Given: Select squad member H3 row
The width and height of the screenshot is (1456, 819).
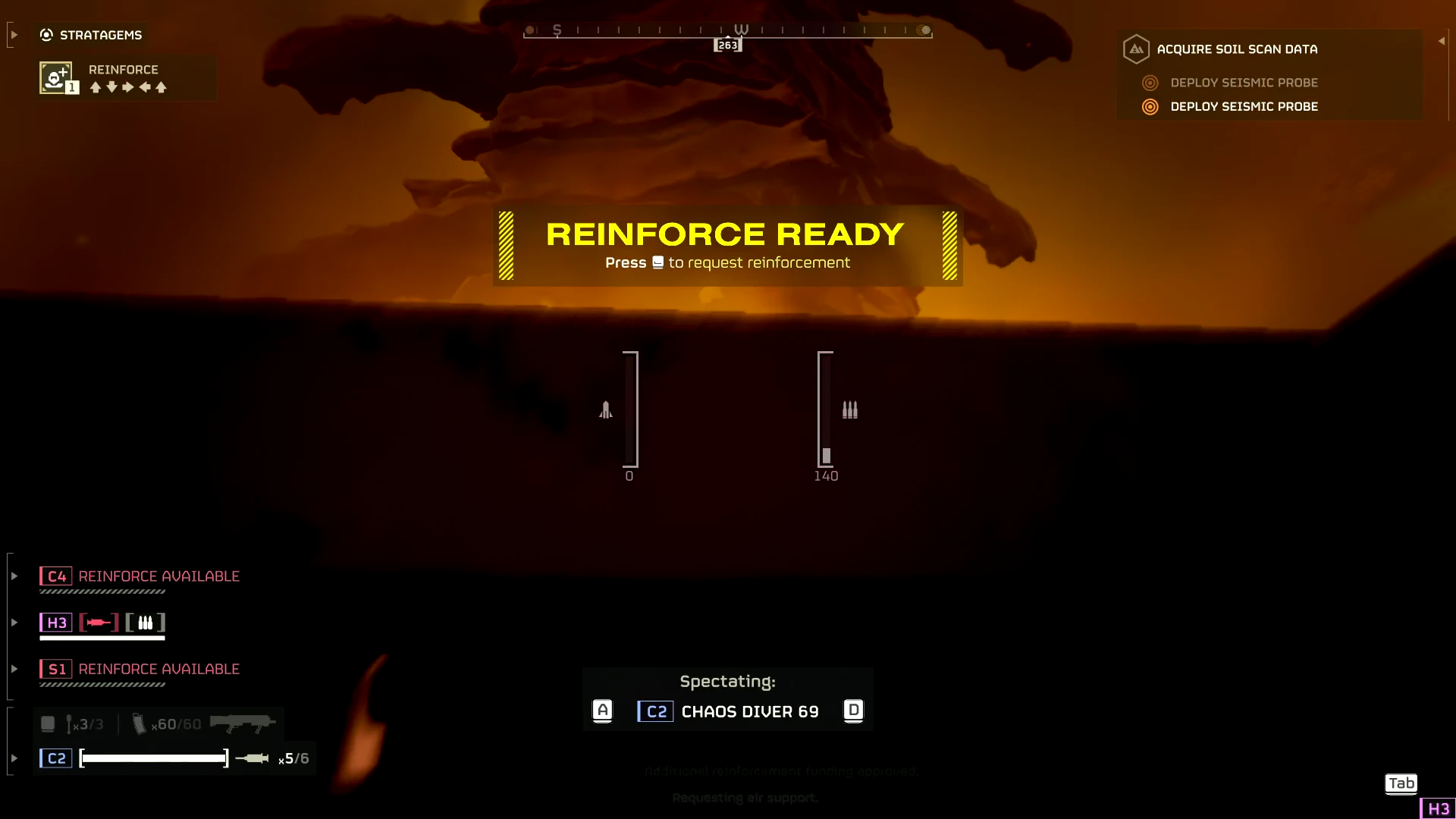Looking at the screenshot, I should click(x=102, y=623).
